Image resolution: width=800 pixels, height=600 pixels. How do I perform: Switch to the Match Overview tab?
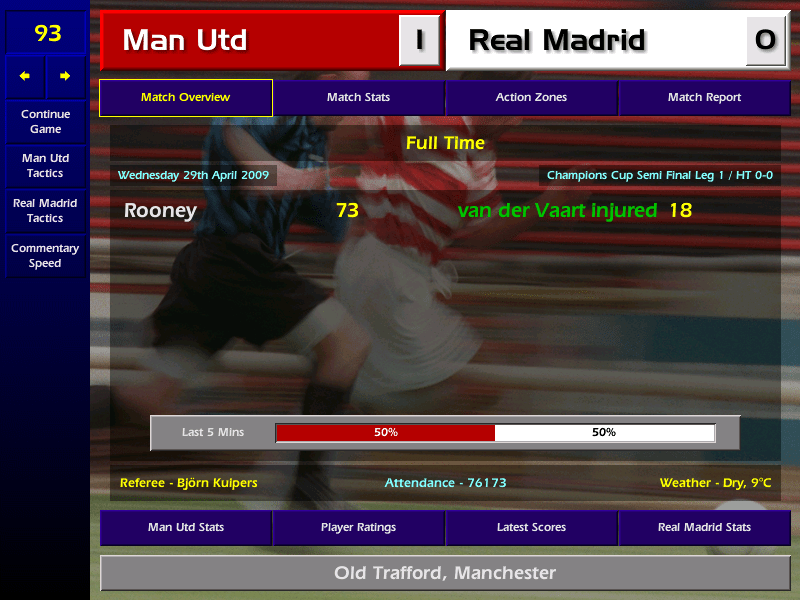(x=185, y=98)
